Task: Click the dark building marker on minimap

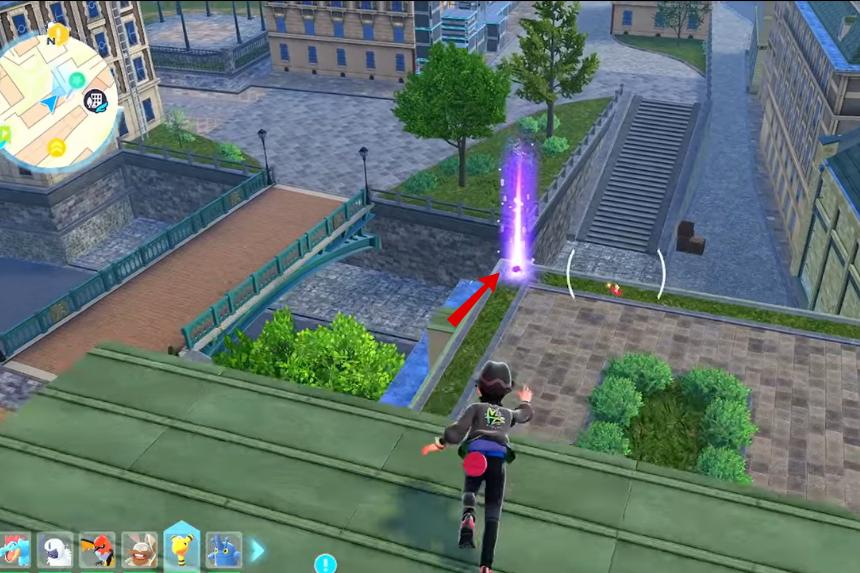Action: tap(97, 100)
